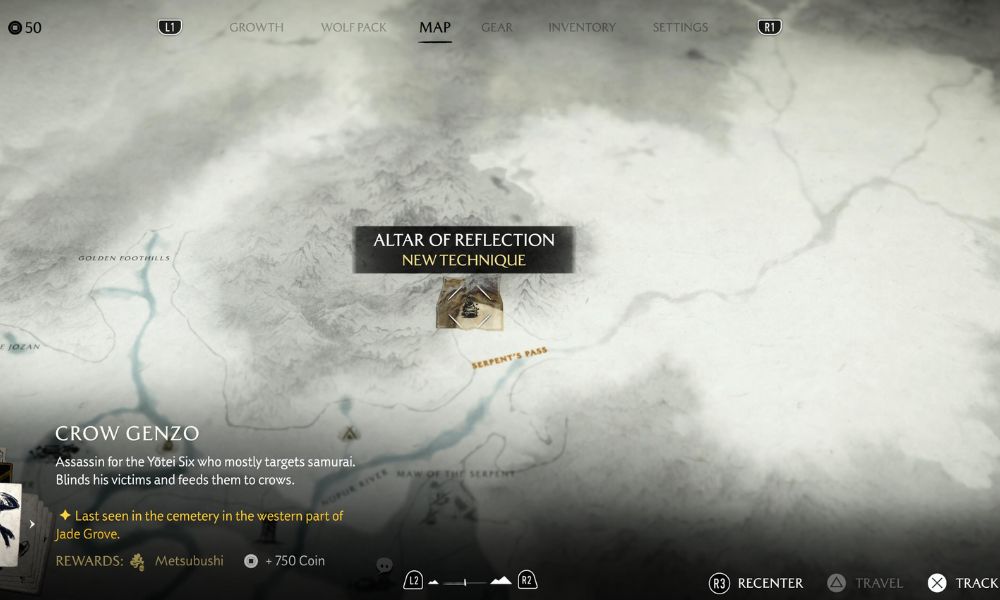Open the Wolf Pack tab
Image resolution: width=1000 pixels, height=600 pixels.
pos(353,27)
